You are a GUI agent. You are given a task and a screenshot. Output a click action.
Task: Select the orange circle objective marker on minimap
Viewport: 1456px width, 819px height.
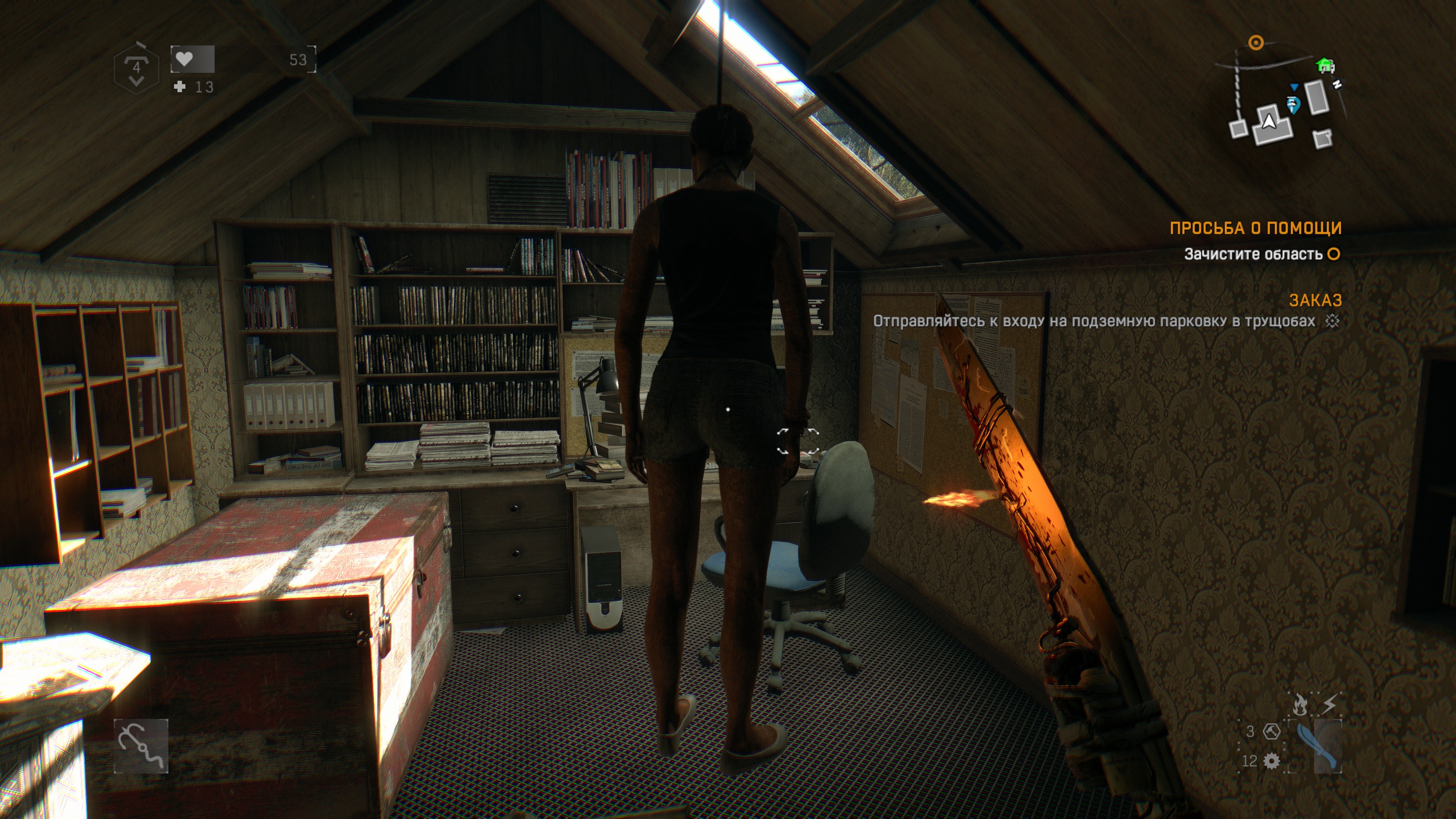pos(1255,42)
